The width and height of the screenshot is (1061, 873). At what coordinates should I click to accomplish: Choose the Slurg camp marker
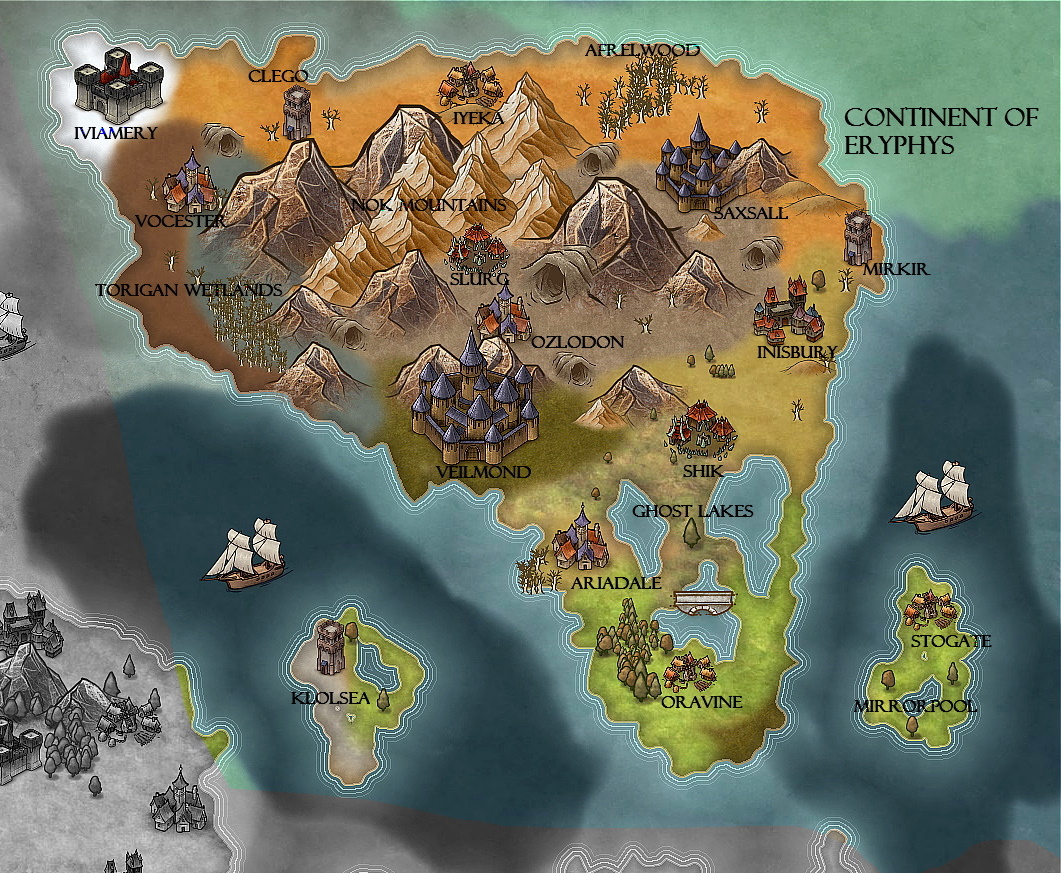click(x=477, y=247)
